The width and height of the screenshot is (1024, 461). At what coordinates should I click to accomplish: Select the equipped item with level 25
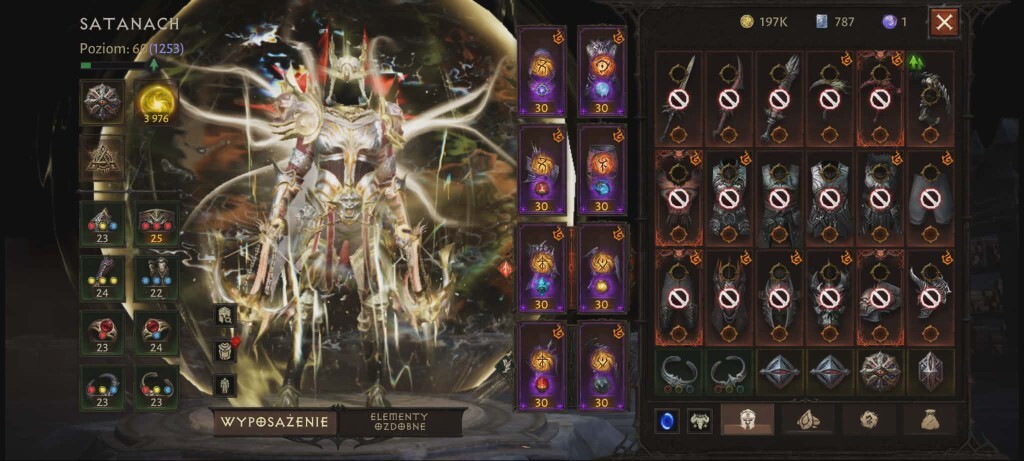pos(156,225)
